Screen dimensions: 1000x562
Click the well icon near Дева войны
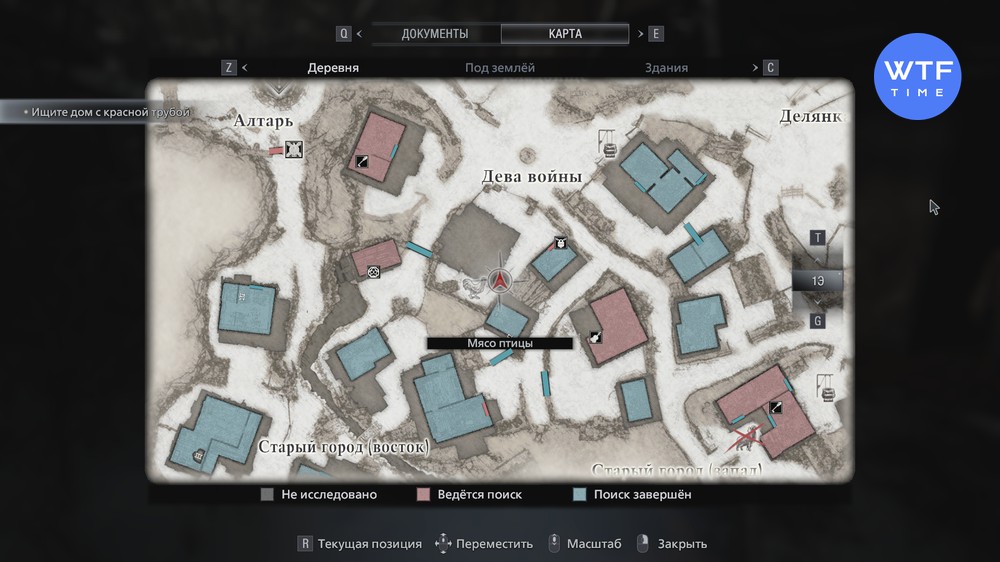point(607,149)
